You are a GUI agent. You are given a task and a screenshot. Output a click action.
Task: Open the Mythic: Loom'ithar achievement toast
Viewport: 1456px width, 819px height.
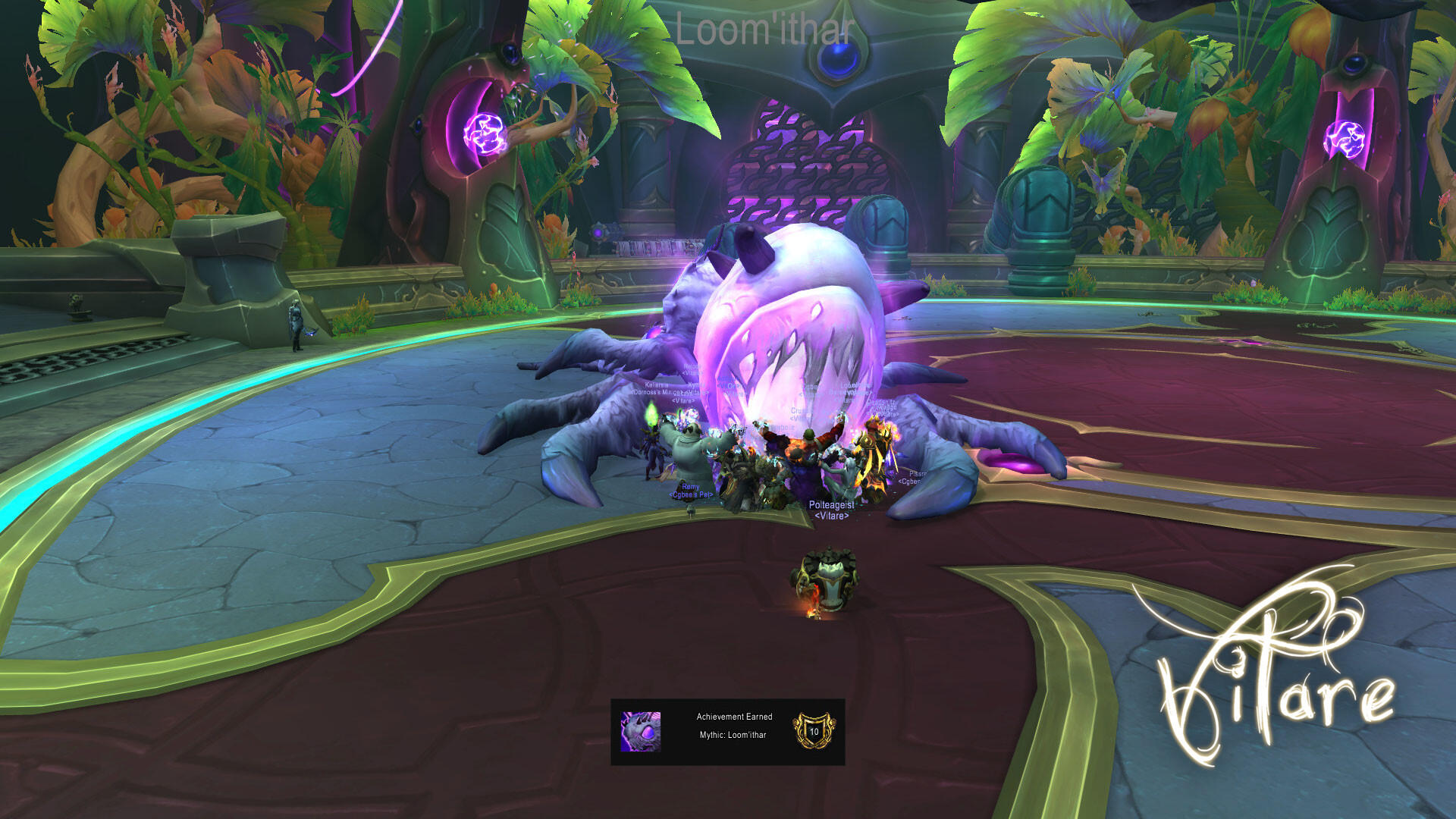coord(728,732)
